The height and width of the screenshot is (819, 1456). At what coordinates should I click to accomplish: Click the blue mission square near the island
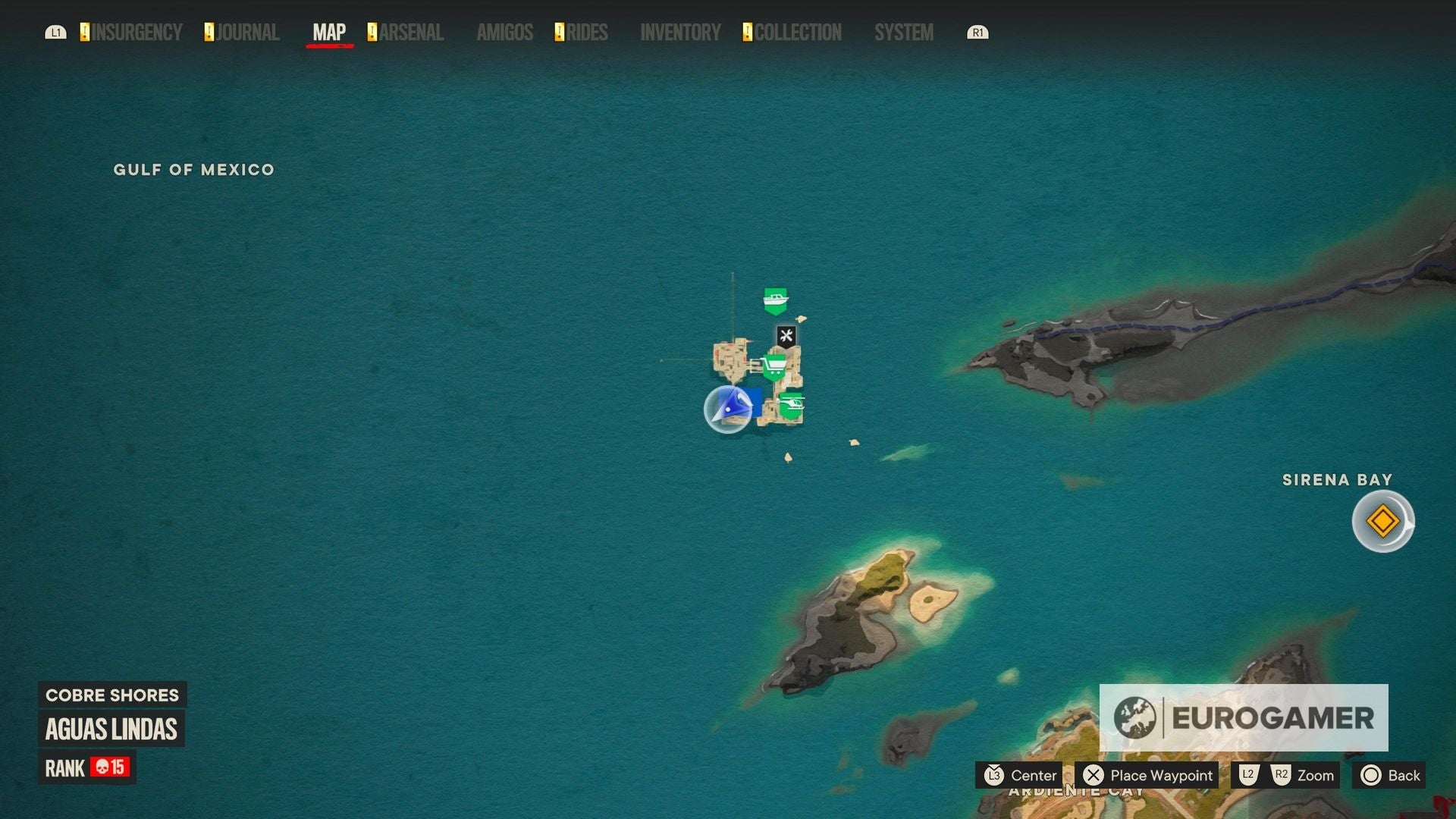(x=755, y=402)
